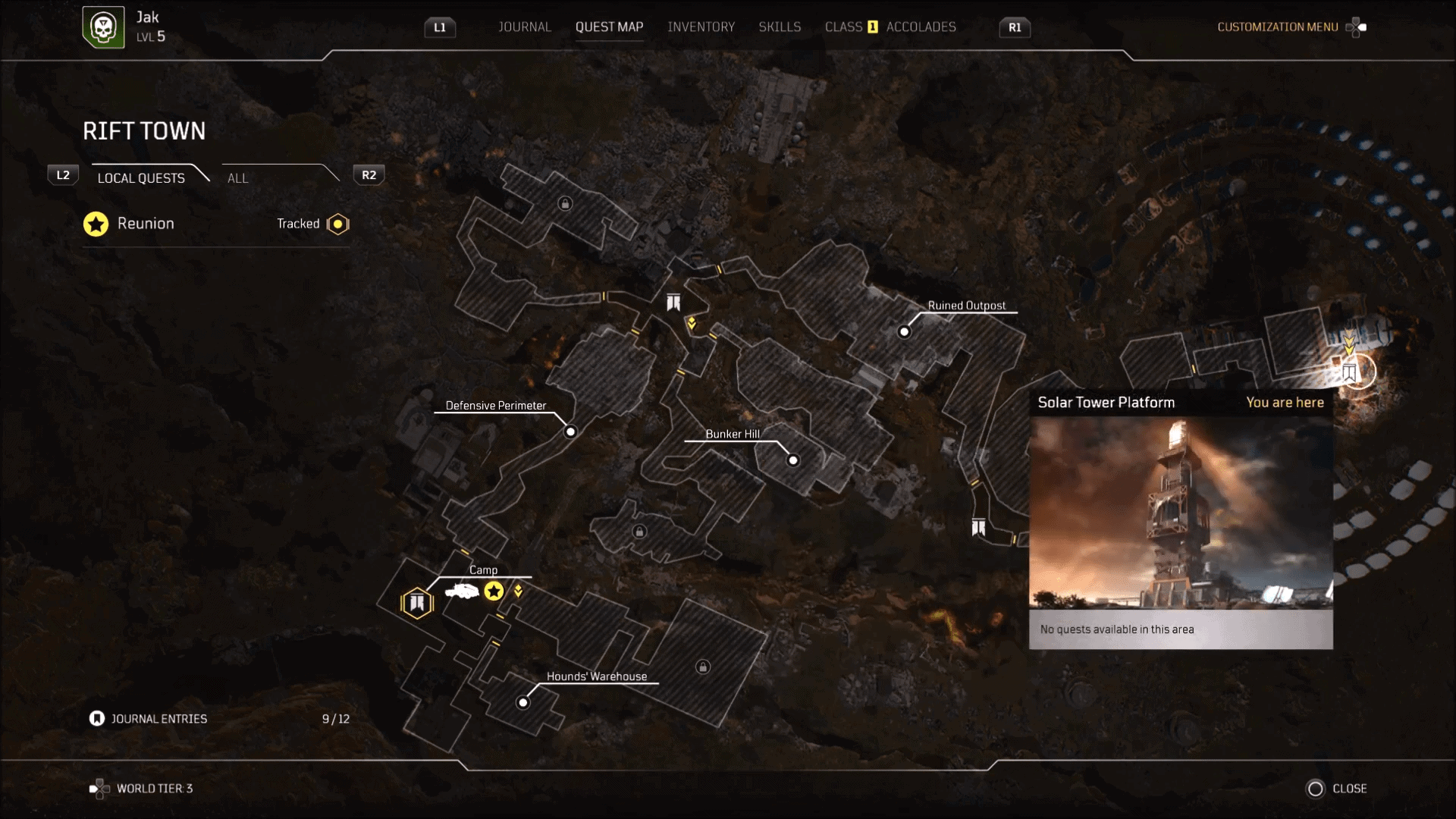
Task: Switch to the ALL quests tab
Action: [x=237, y=178]
